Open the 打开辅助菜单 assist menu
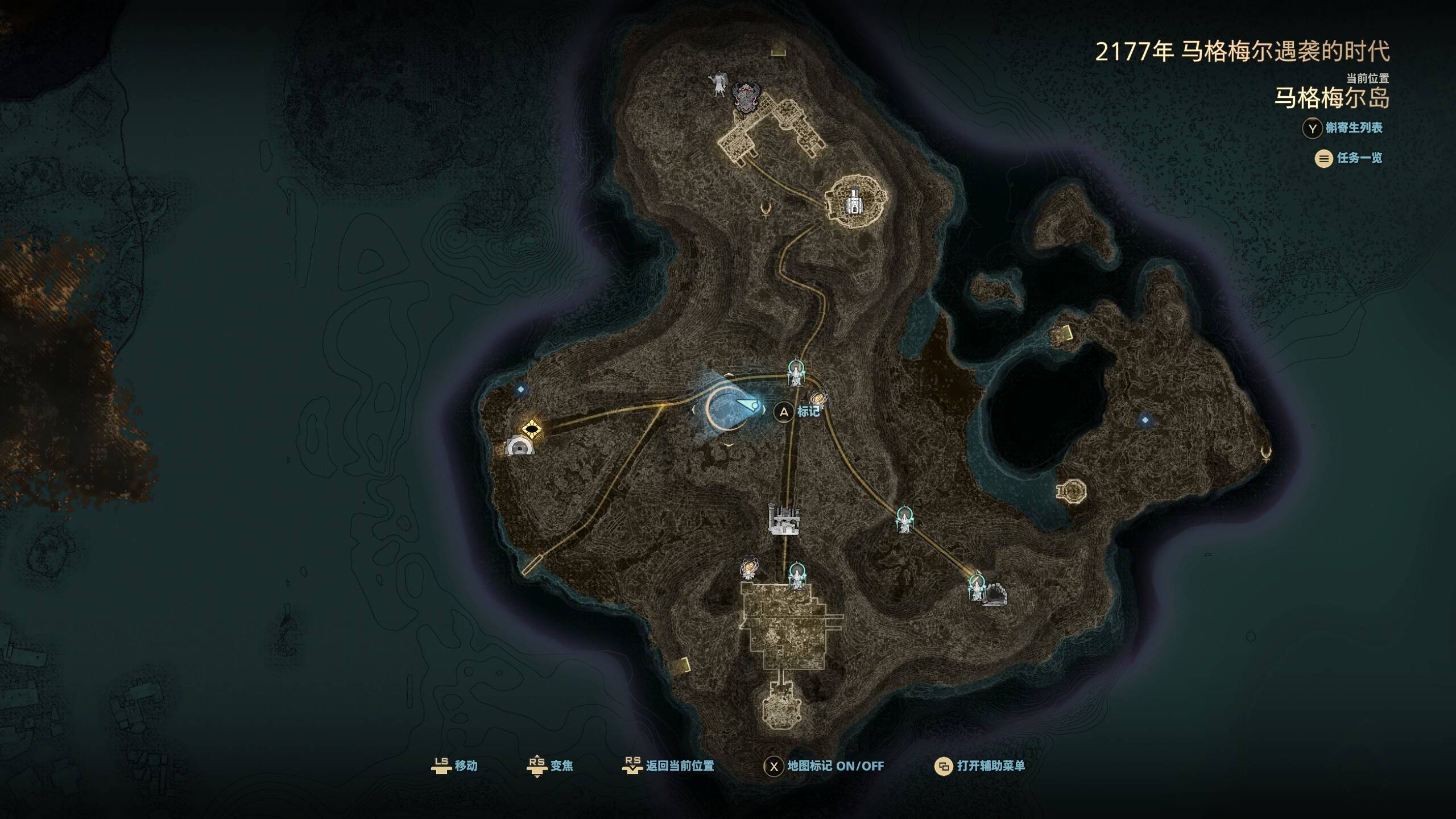 [x=979, y=766]
